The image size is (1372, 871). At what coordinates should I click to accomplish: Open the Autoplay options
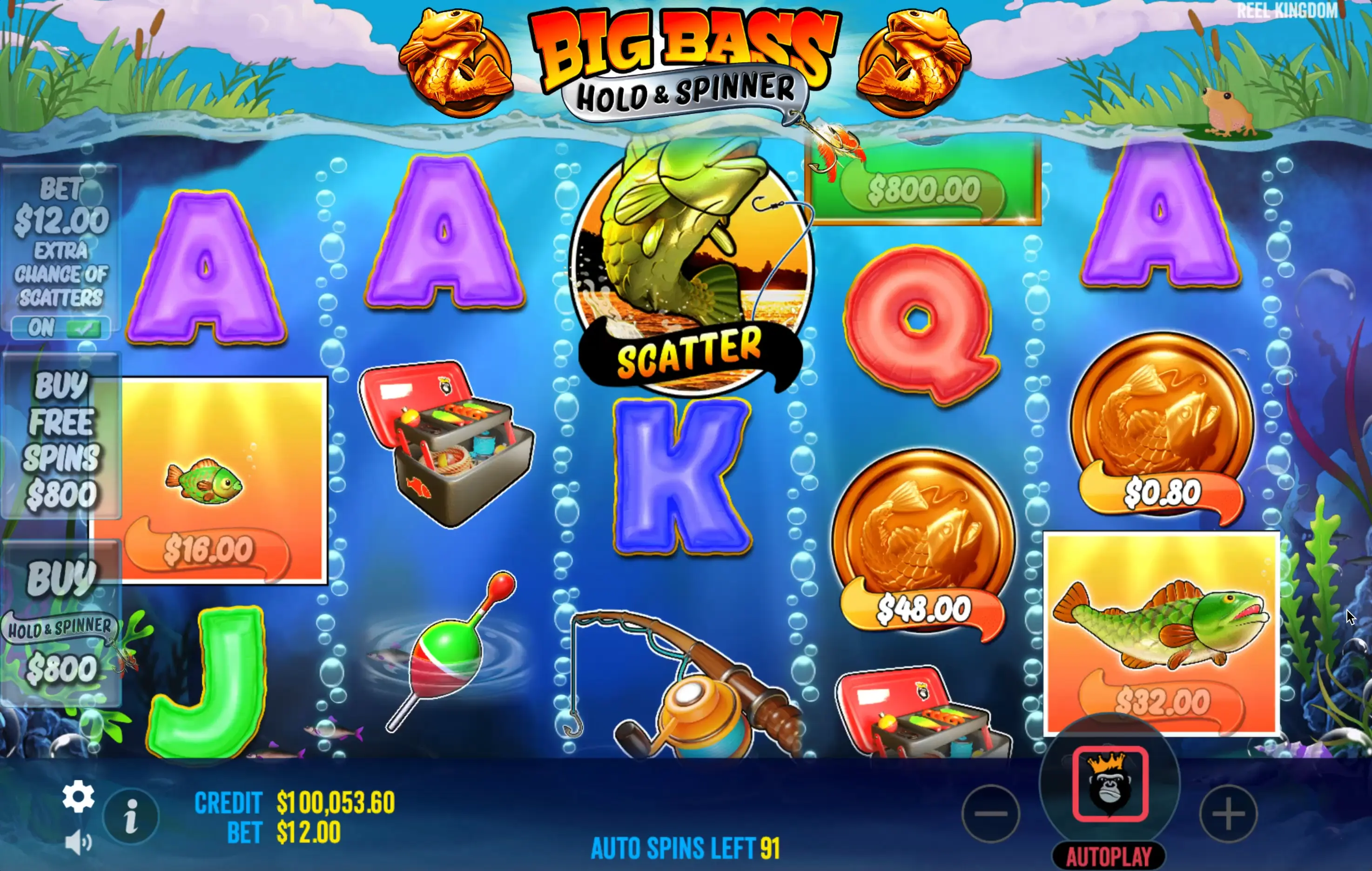pyautogui.click(x=1109, y=856)
